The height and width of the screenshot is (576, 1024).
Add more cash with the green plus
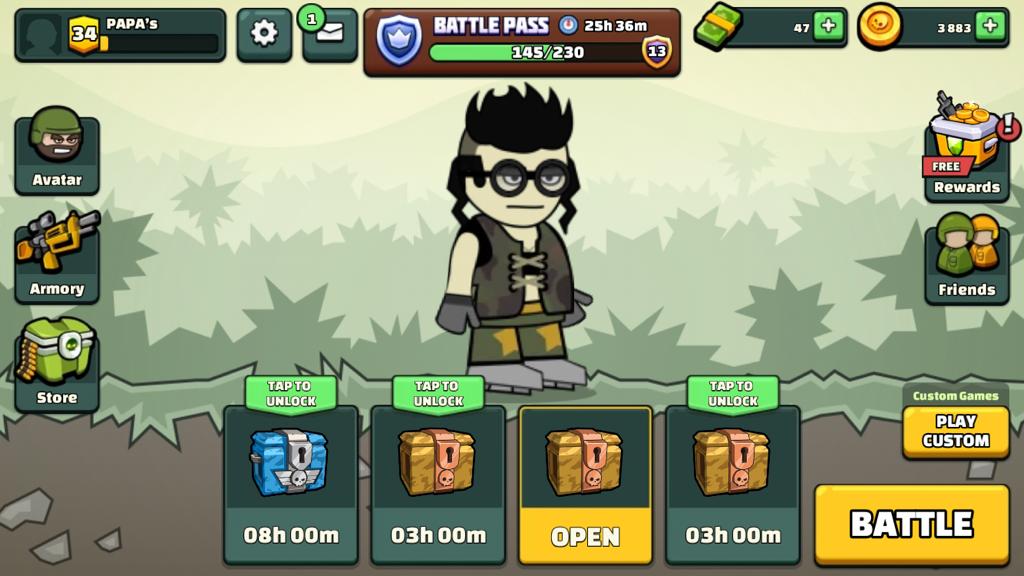click(828, 27)
